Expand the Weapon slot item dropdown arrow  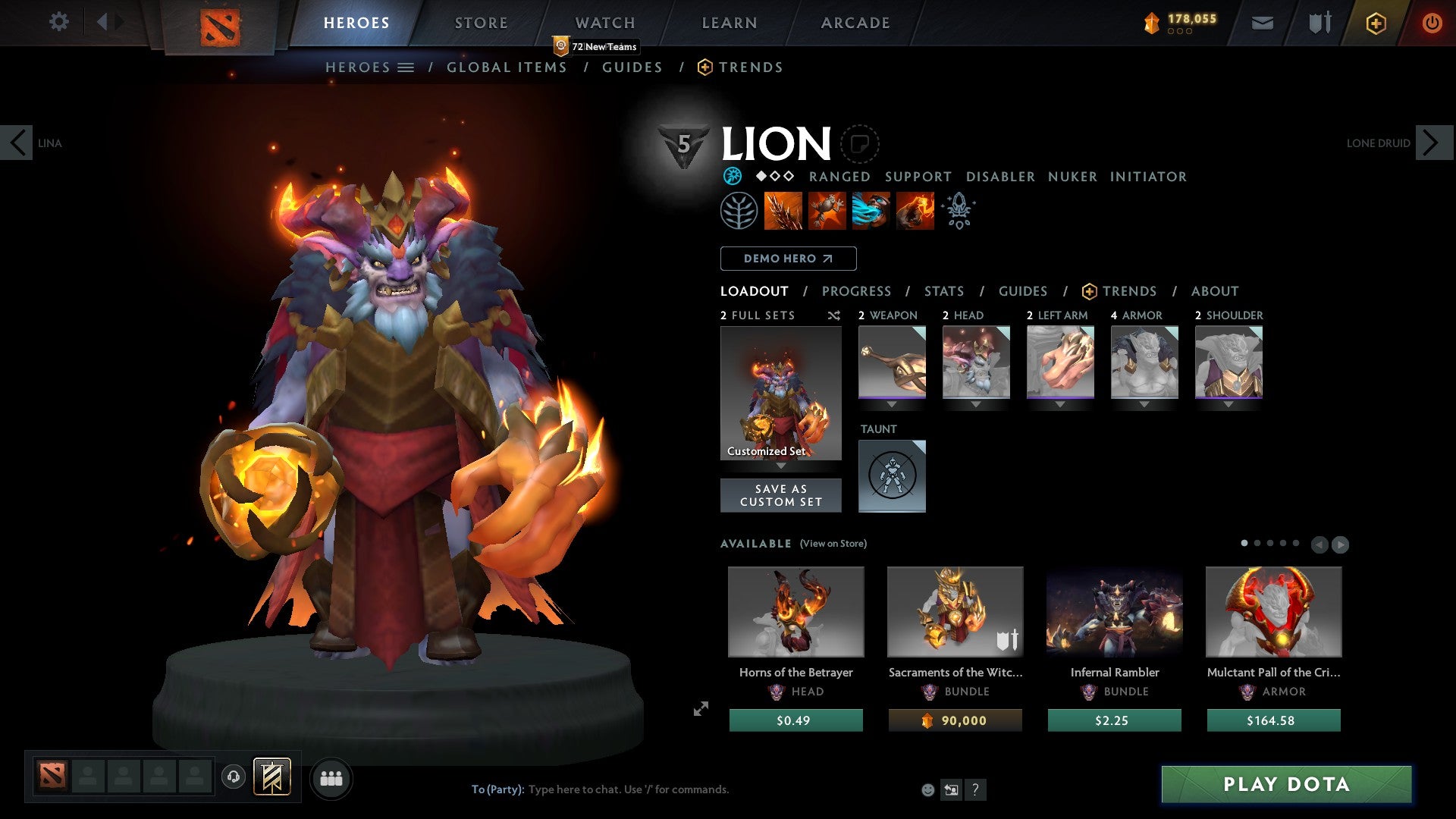[891, 404]
